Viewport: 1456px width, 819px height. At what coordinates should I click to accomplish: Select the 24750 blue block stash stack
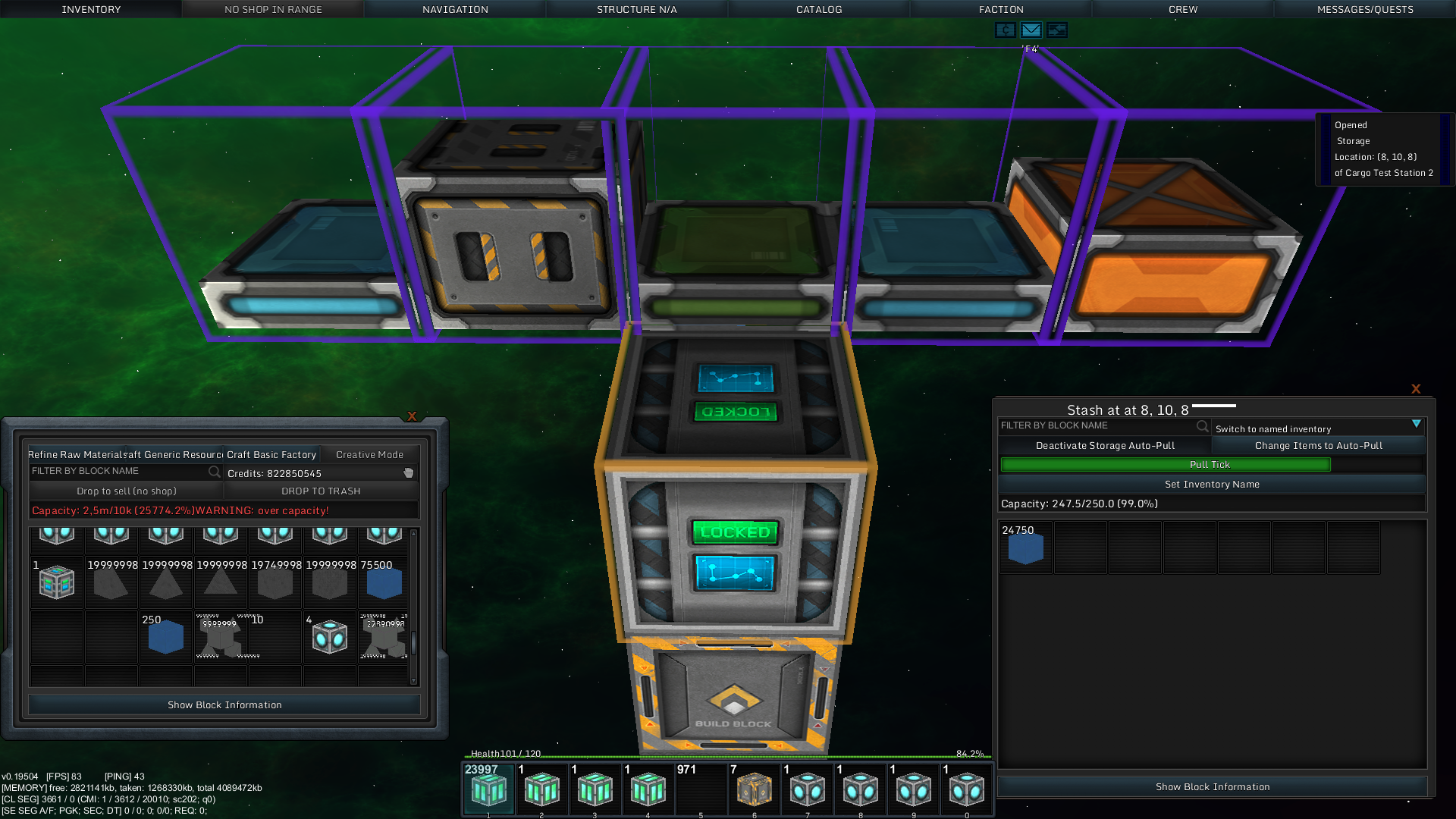point(1025,548)
